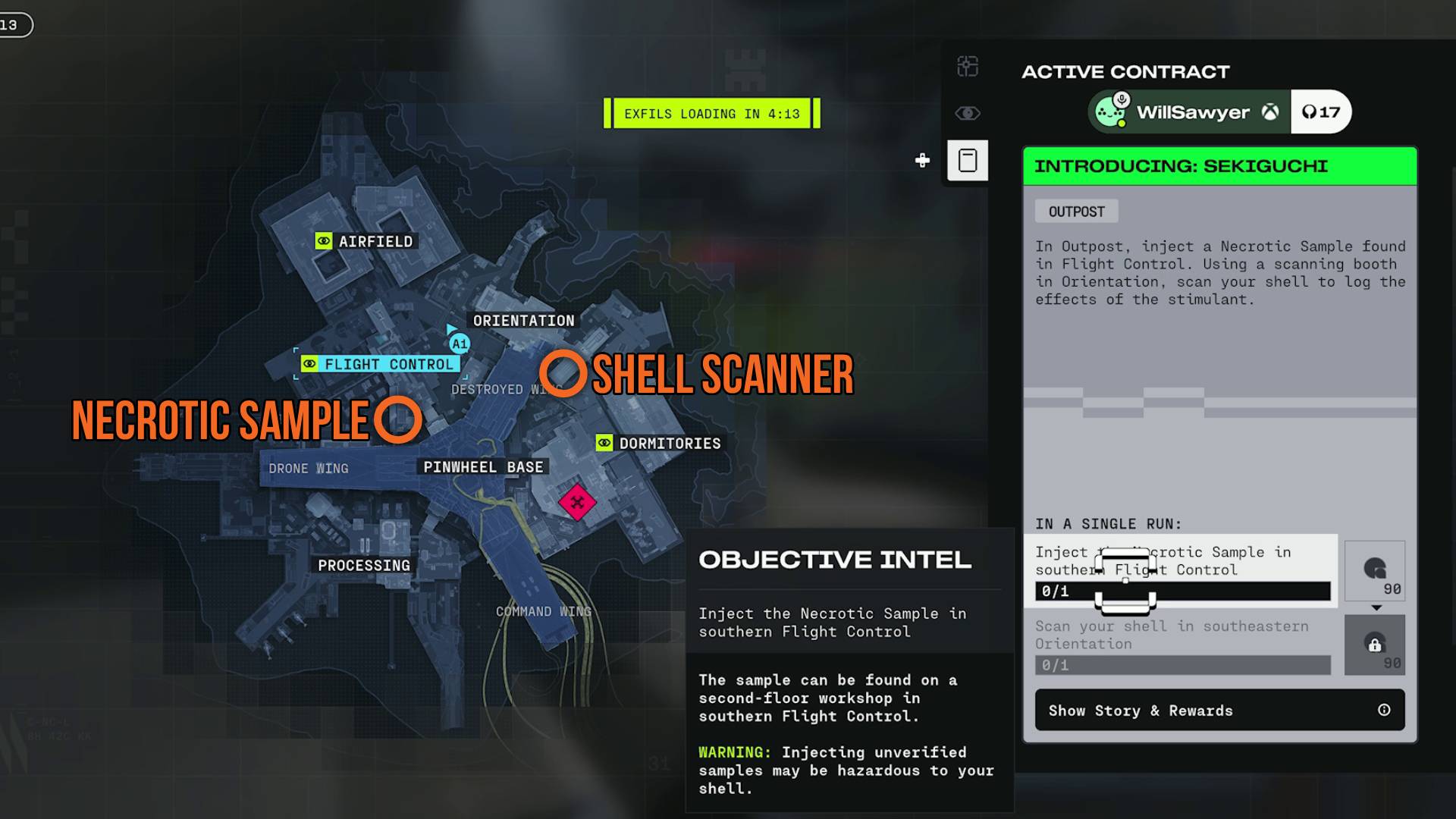The height and width of the screenshot is (819, 1456).
Task: Toggle the eye visibility icon in the sidebar
Action: click(967, 114)
